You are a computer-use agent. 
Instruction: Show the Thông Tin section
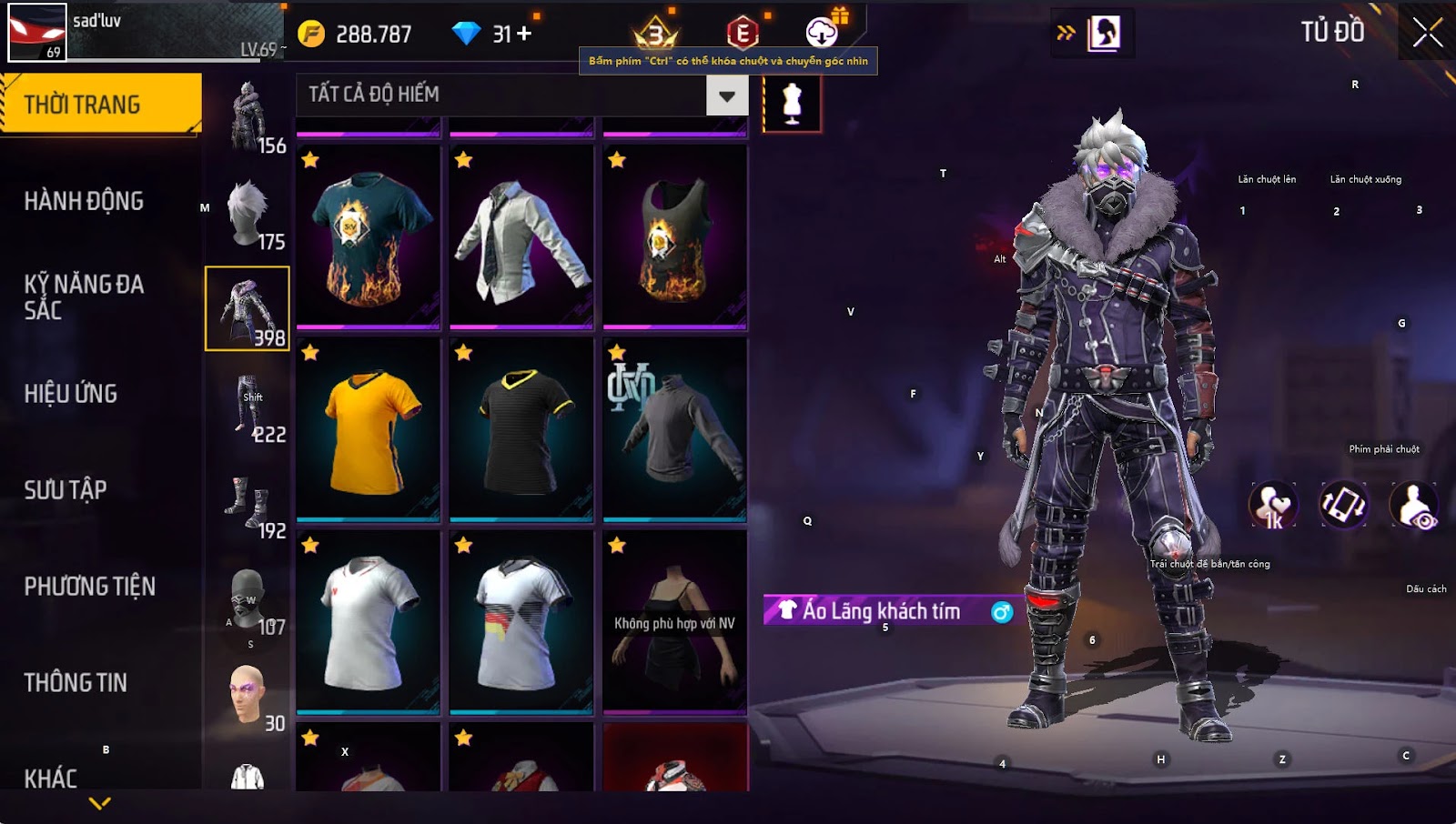click(x=76, y=683)
